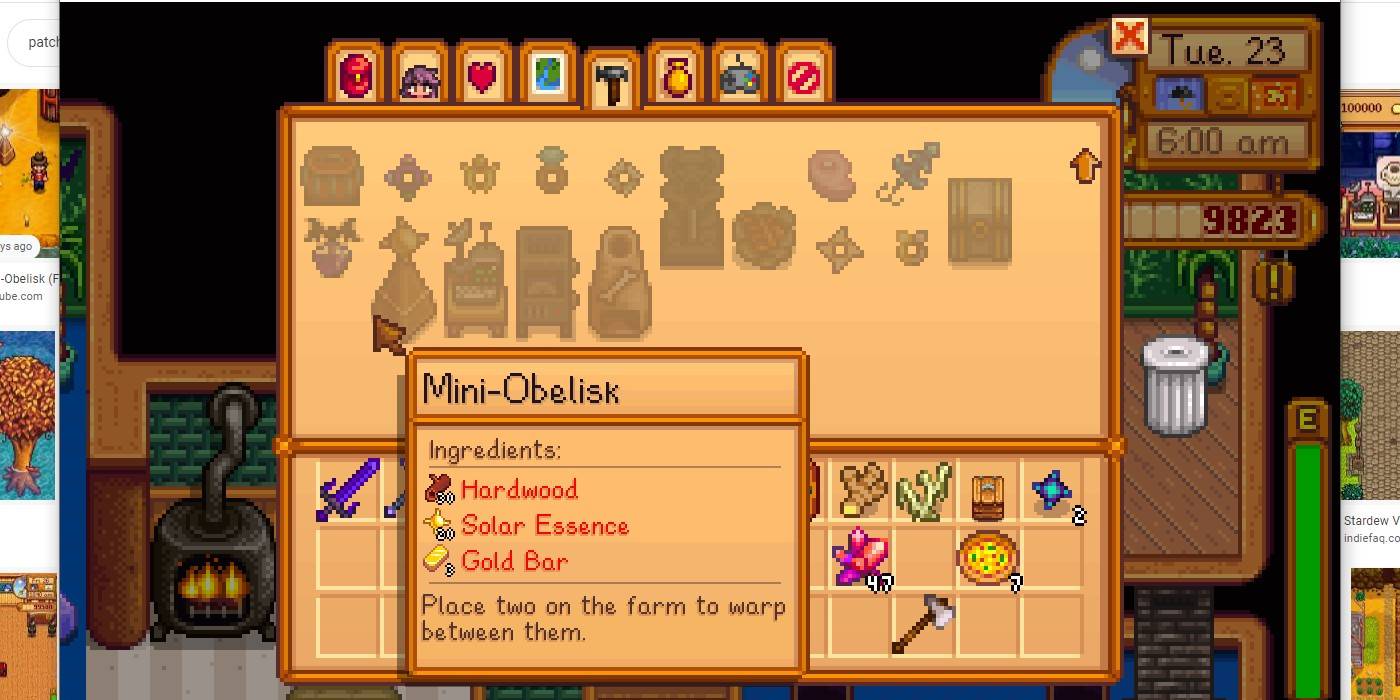Choose the axe in the inventory
The height and width of the screenshot is (700, 1400).
point(923,623)
